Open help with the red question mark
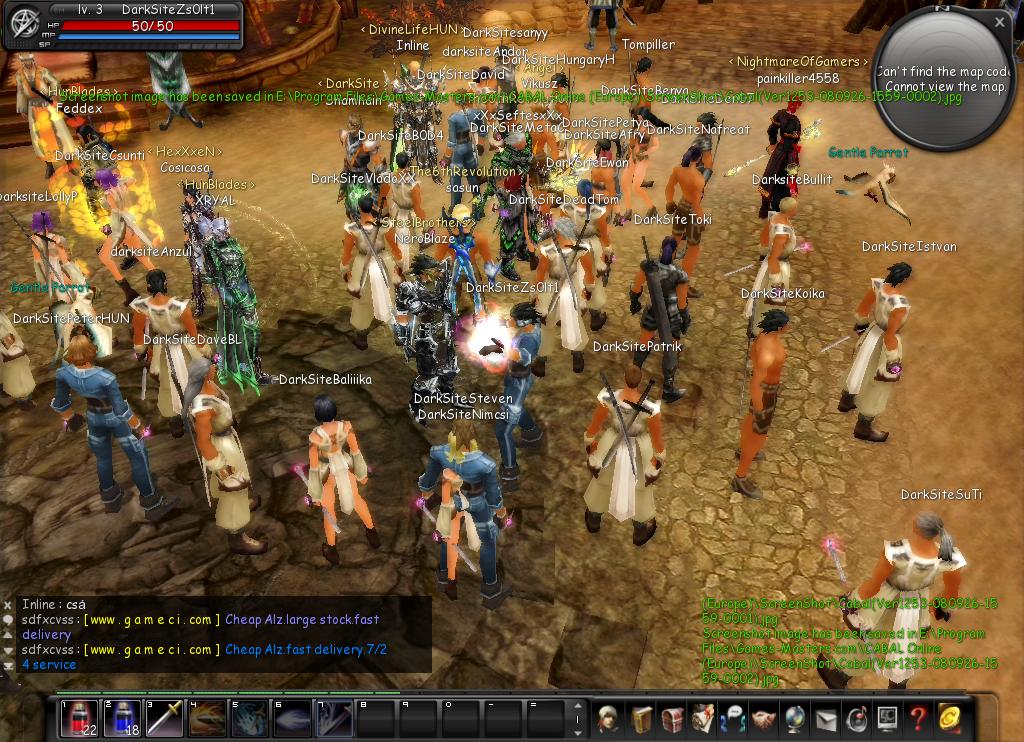The width and height of the screenshot is (1024, 742). click(x=918, y=718)
